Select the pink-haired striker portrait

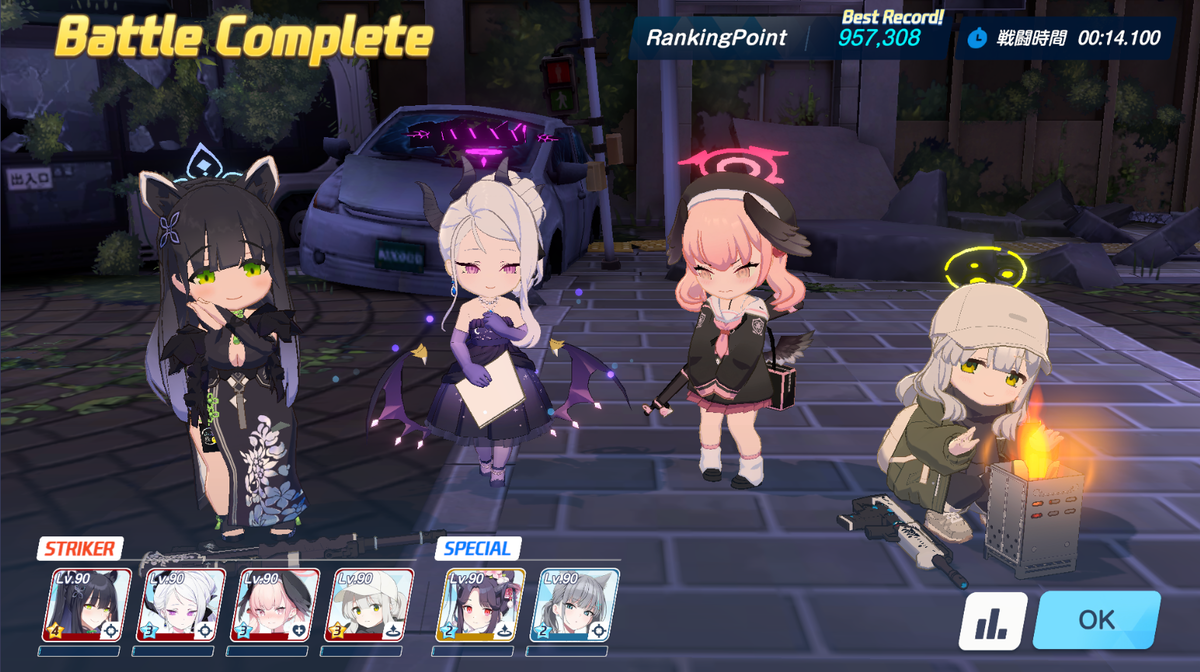tap(275, 605)
